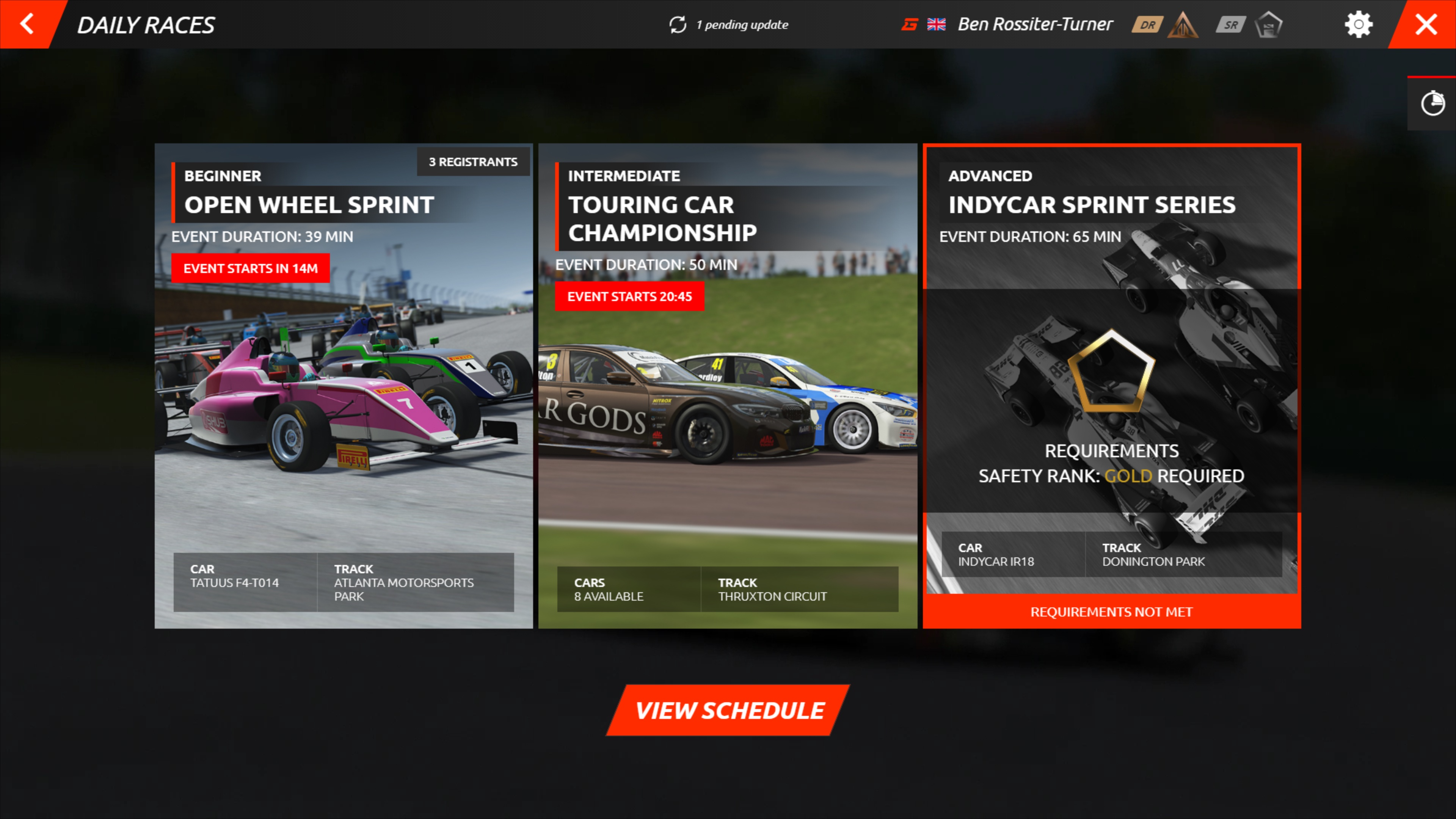Click the pentagon safety rank icon
Image resolution: width=1456 pixels, height=819 pixels.
pos(1268,24)
